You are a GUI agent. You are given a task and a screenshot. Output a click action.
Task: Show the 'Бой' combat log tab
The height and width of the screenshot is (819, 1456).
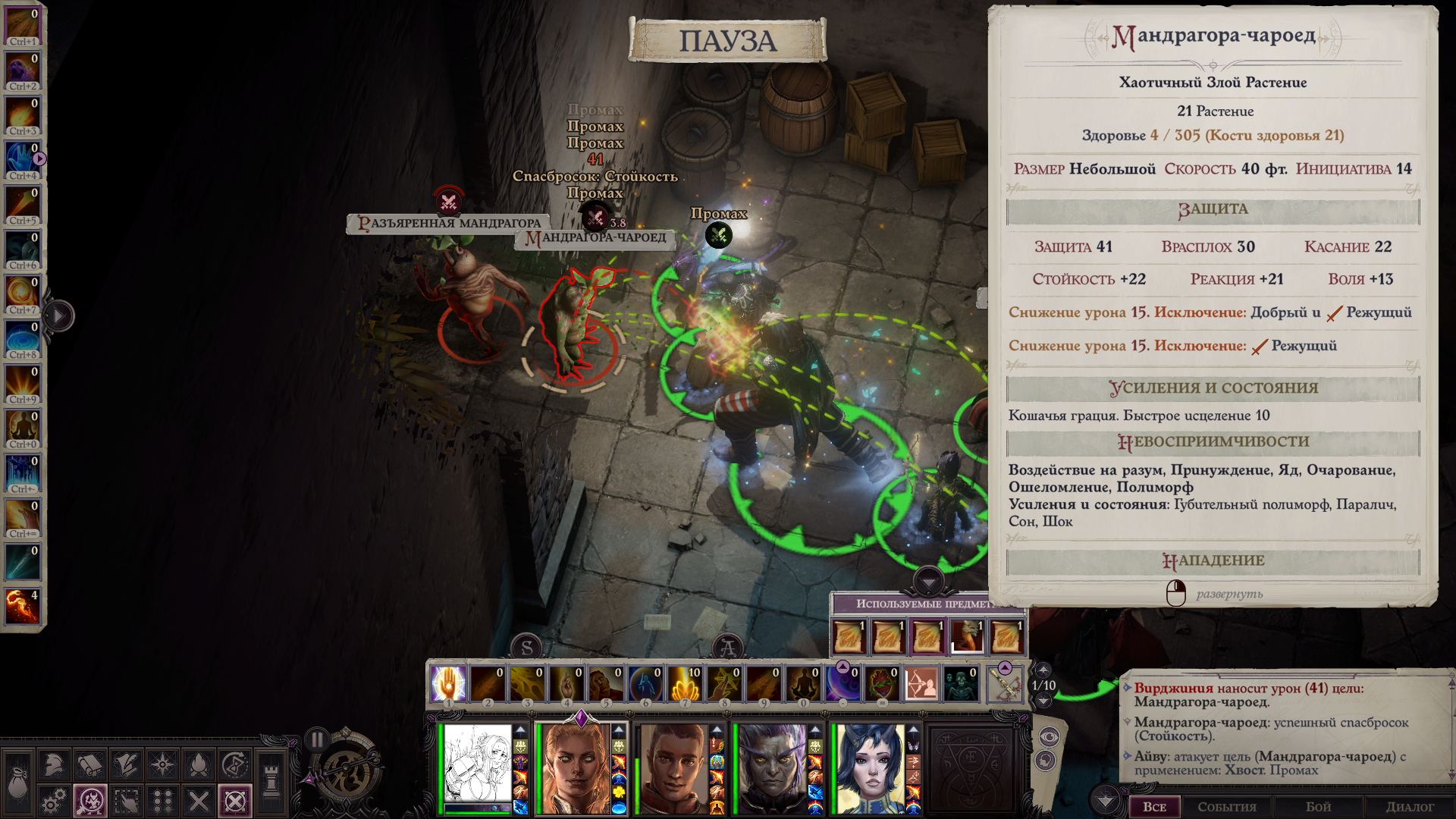pos(1318,807)
